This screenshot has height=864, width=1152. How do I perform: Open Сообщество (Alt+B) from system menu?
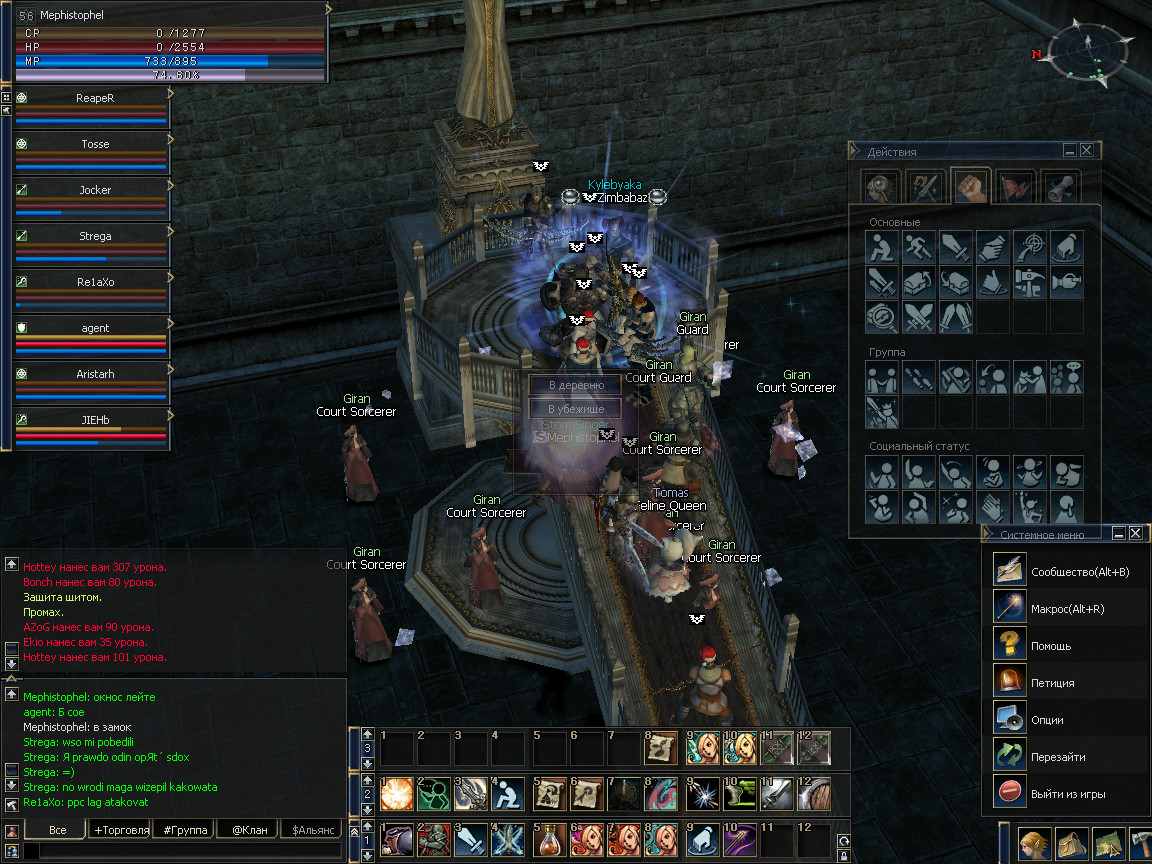tap(1079, 572)
